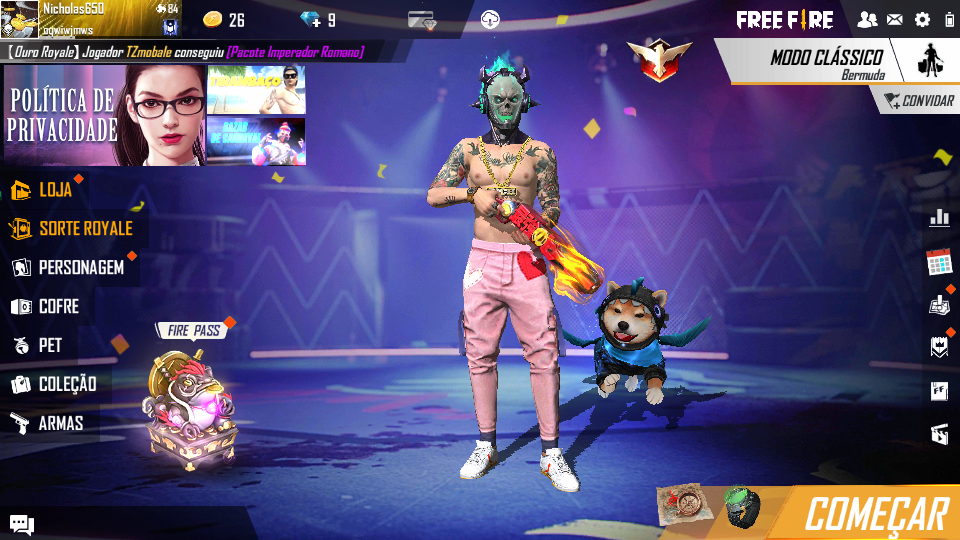Open the settings gear
The width and height of the screenshot is (960, 540).
(x=922, y=19)
